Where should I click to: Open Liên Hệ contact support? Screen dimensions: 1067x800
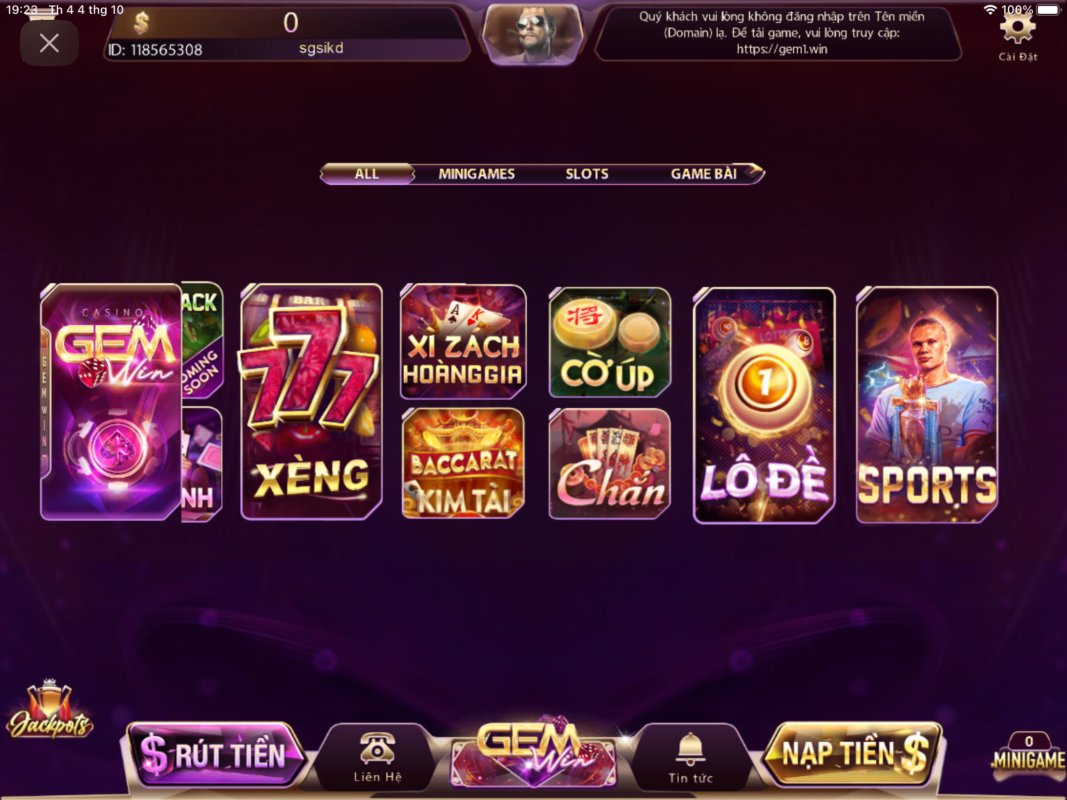(x=377, y=757)
